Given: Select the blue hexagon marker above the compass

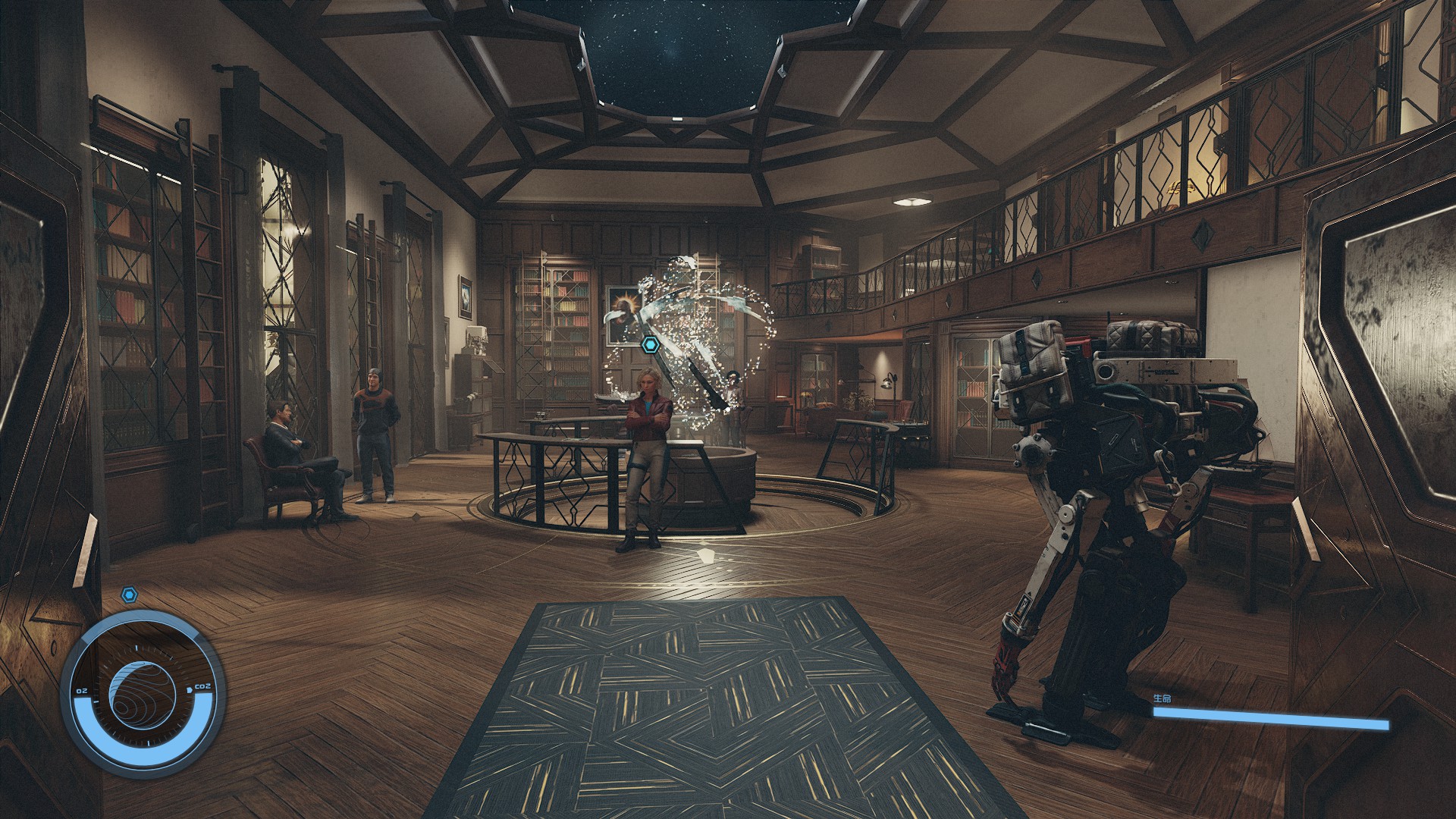Looking at the screenshot, I should pyautogui.click(x=131, y=595).
